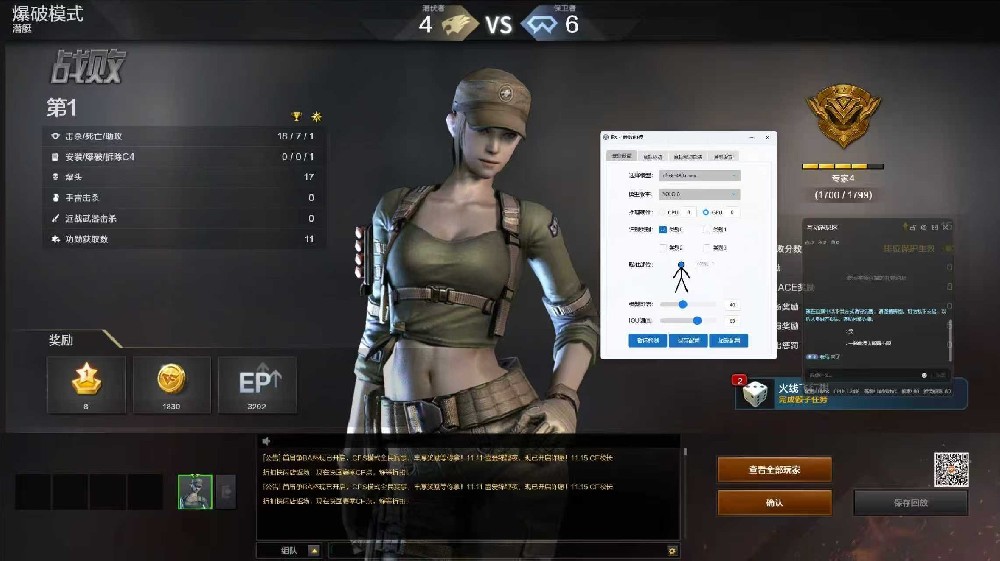The image size is (1000, 561).
Task: Select the gold coin reward tile
Action: [x=171, y=384]
